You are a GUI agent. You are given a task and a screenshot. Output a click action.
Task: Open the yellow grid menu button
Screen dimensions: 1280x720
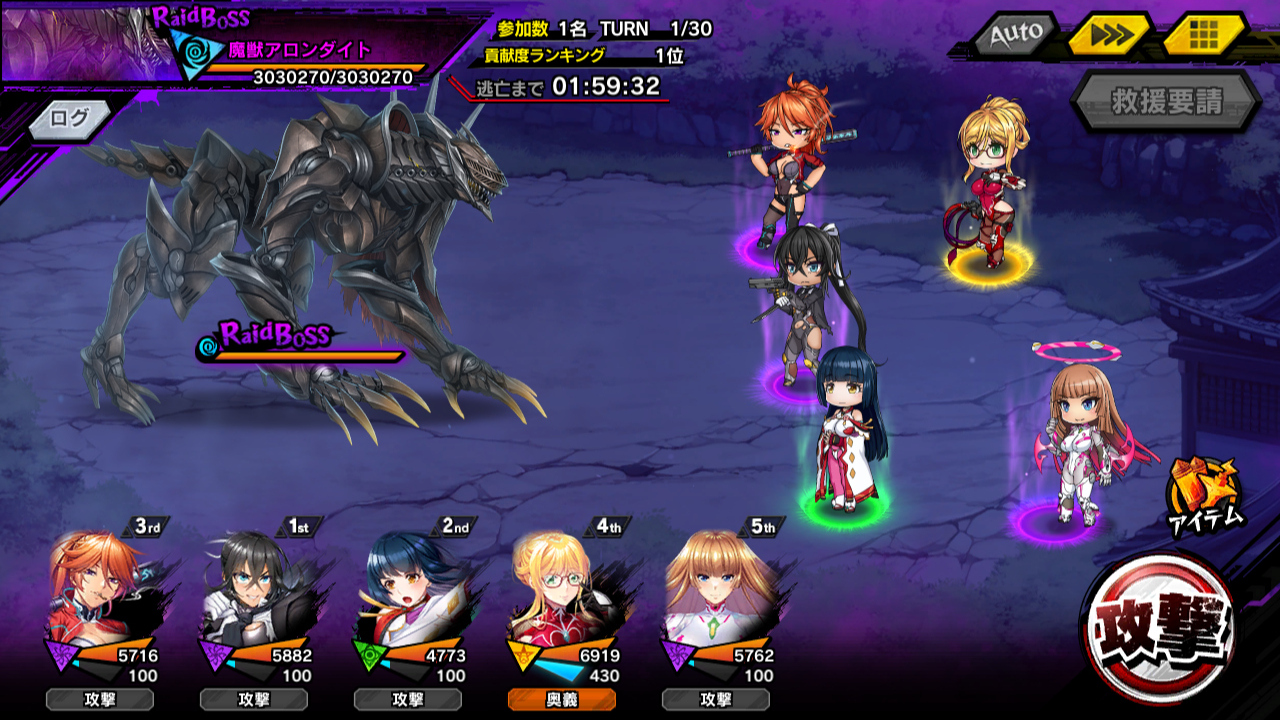click(x=1203, y=35)
